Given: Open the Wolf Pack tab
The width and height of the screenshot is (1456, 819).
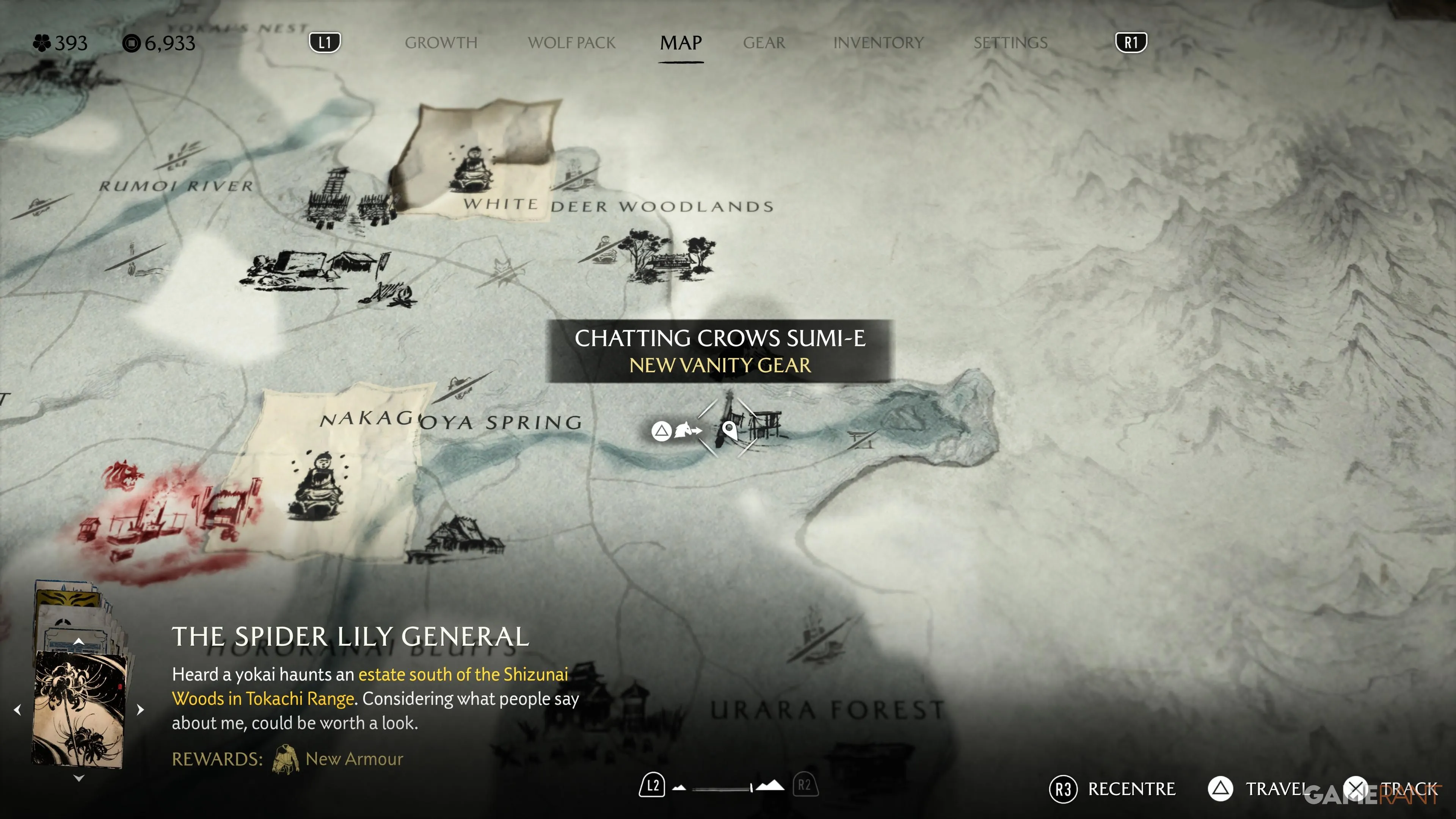Looking at the screenshot, I should (x=571, y=43).
